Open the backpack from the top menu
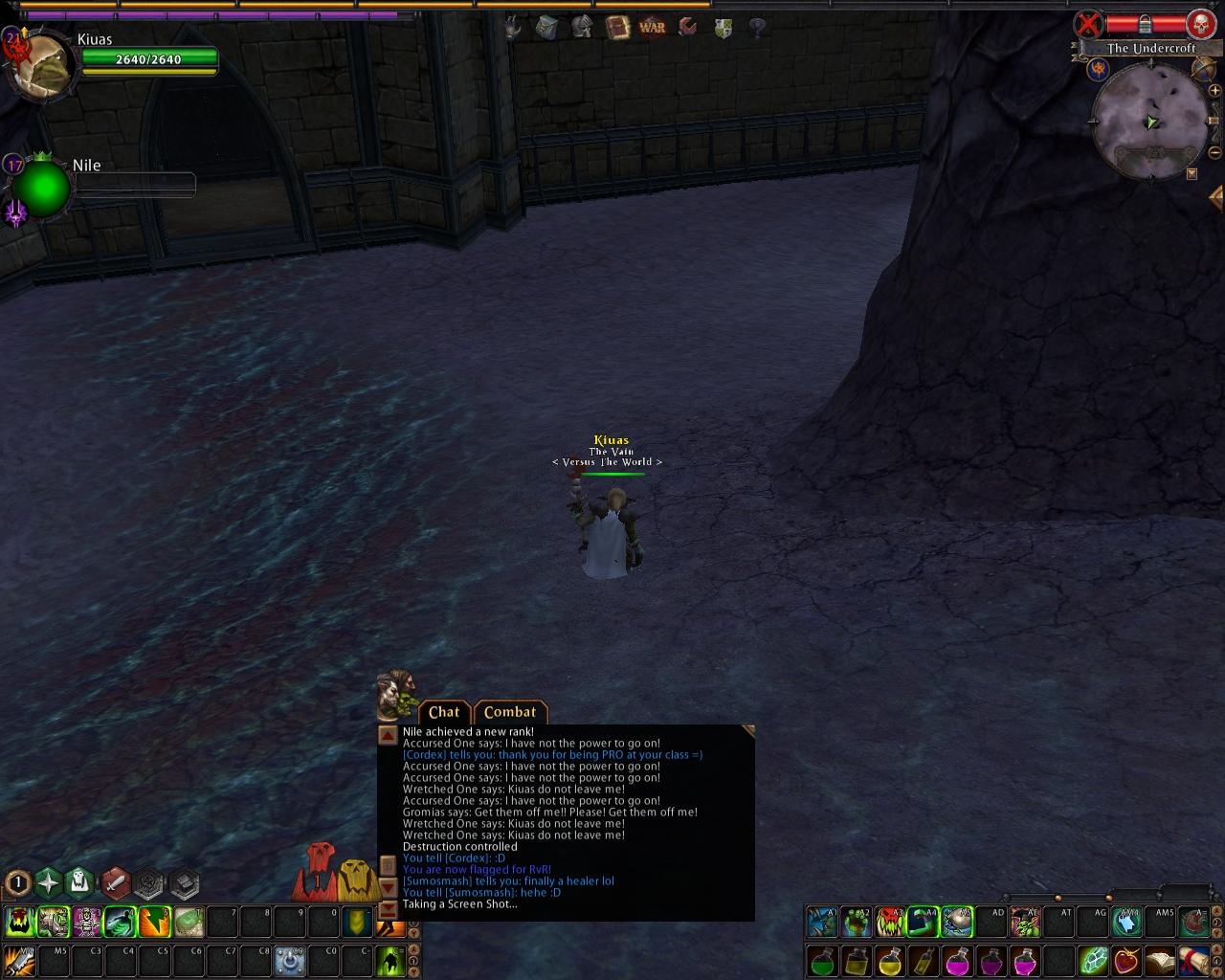1225x980 pixels. 546,27
